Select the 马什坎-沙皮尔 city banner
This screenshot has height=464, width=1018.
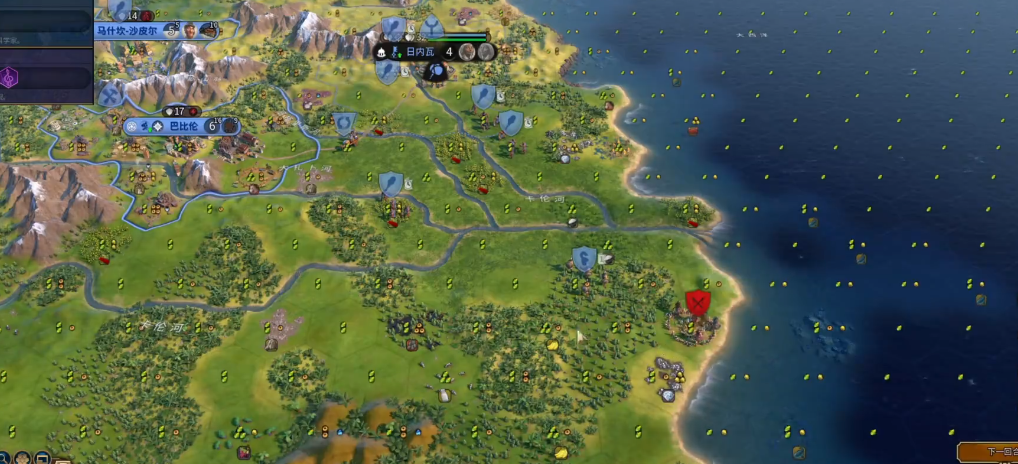point(128,31)
